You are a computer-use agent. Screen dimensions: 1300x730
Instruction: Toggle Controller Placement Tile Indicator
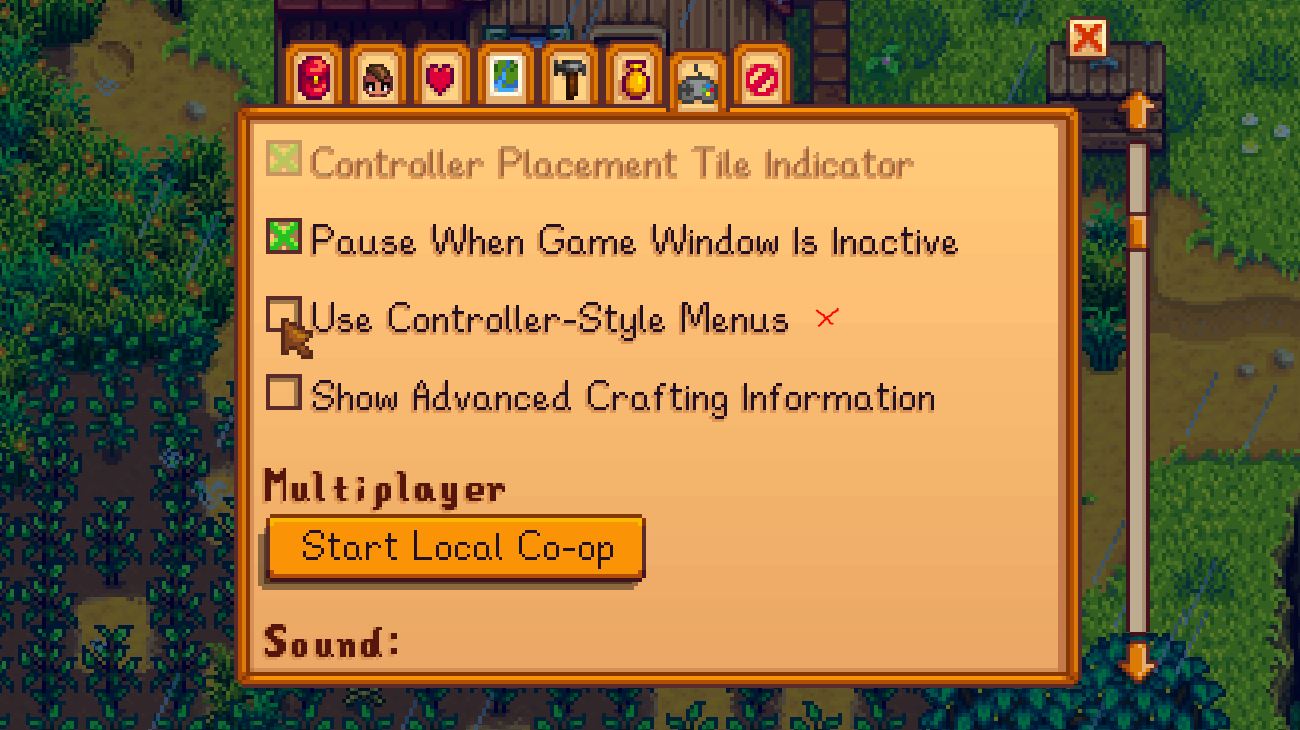pyautogui.click(x=284, y=163)
